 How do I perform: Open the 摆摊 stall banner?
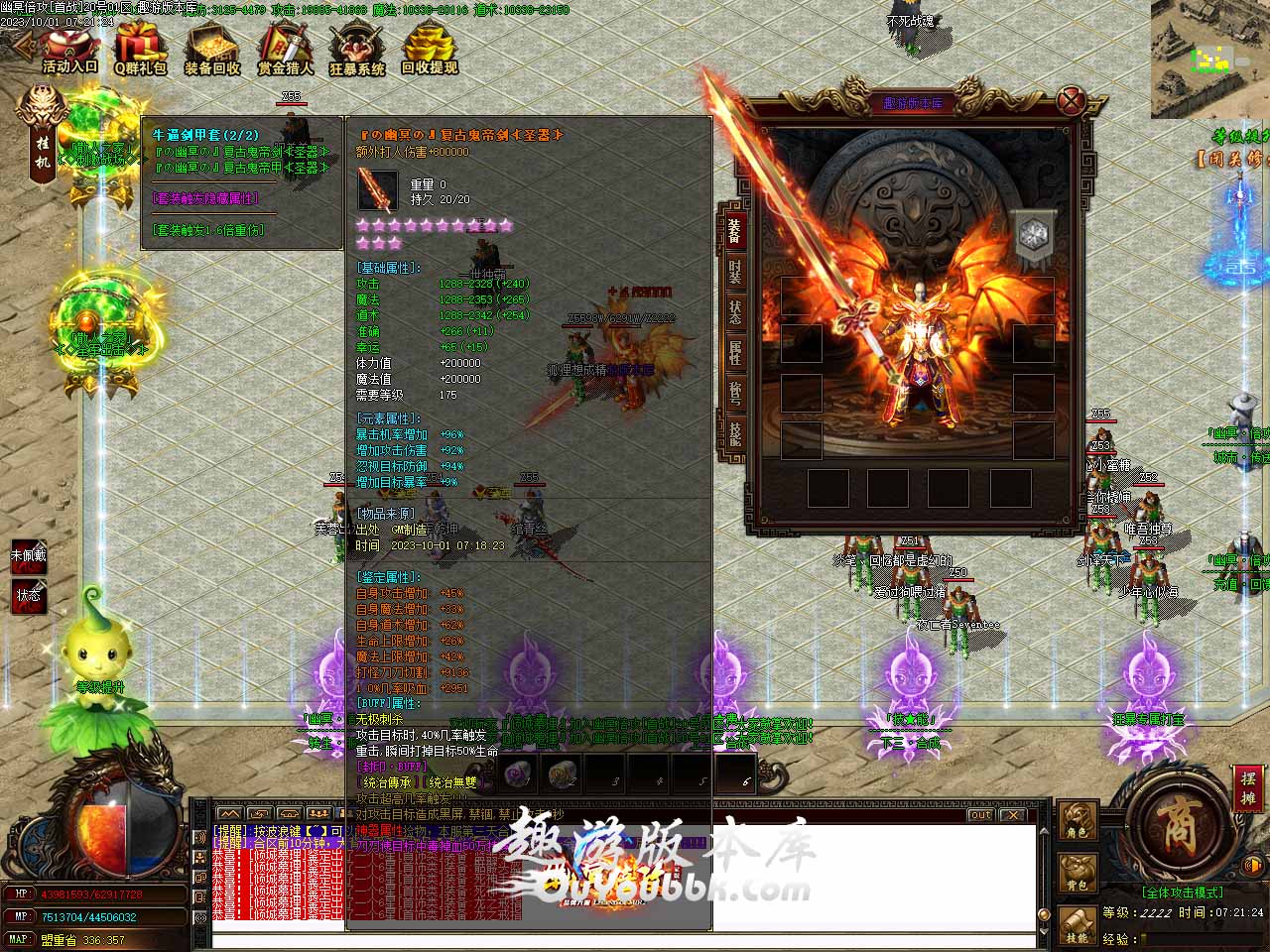coord(1248,788)
